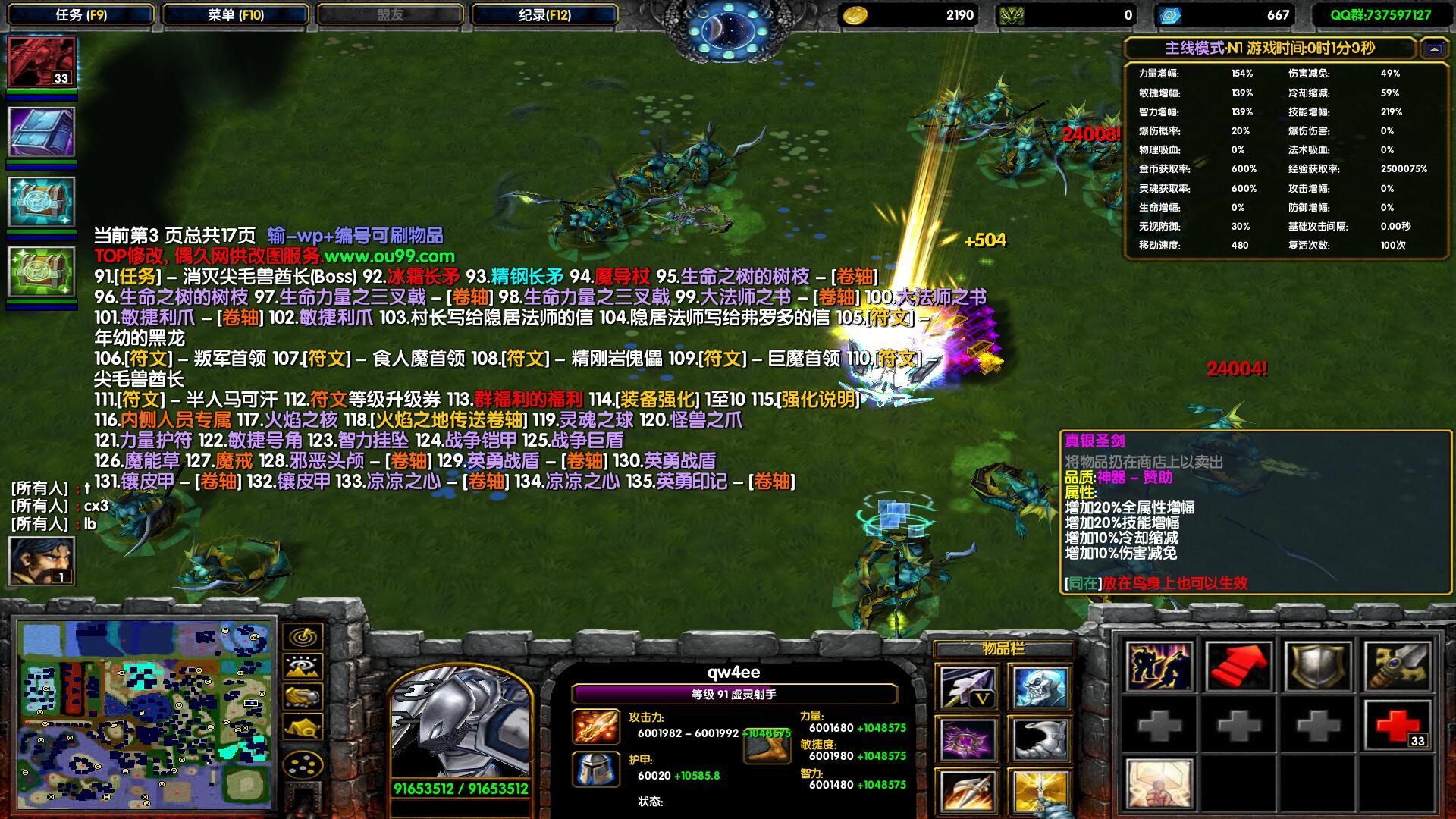Open the 任务 (F9) quests menu
The width and height of the screenshot is (1456, 819).
(x=81, y=14)
